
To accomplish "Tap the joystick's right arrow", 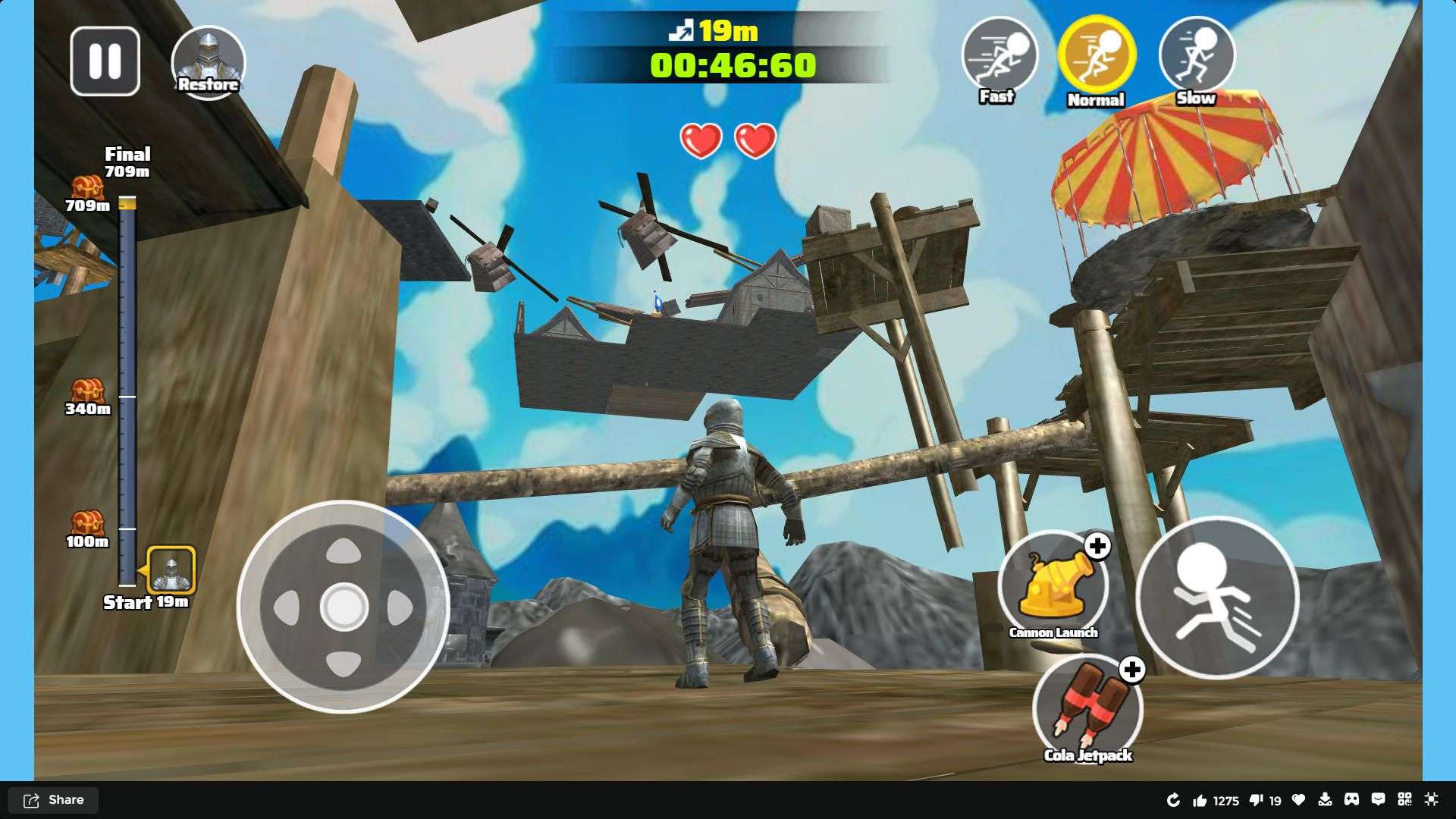I will (x=400, y=607).
